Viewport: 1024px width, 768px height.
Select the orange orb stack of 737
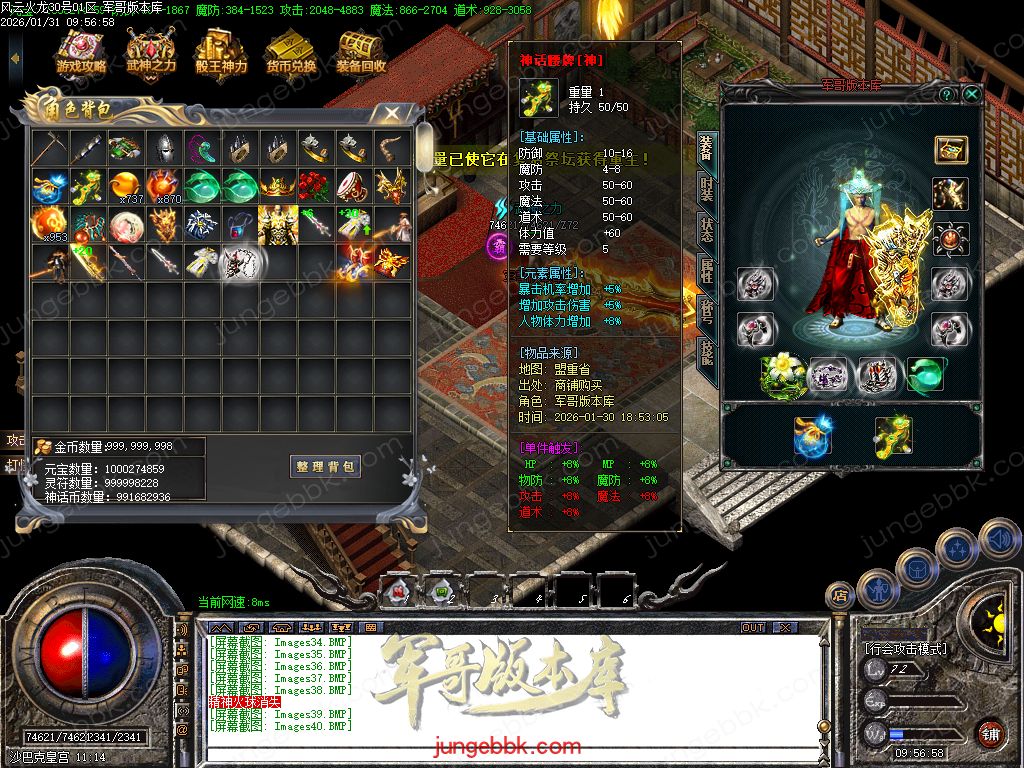click(125, 186)
